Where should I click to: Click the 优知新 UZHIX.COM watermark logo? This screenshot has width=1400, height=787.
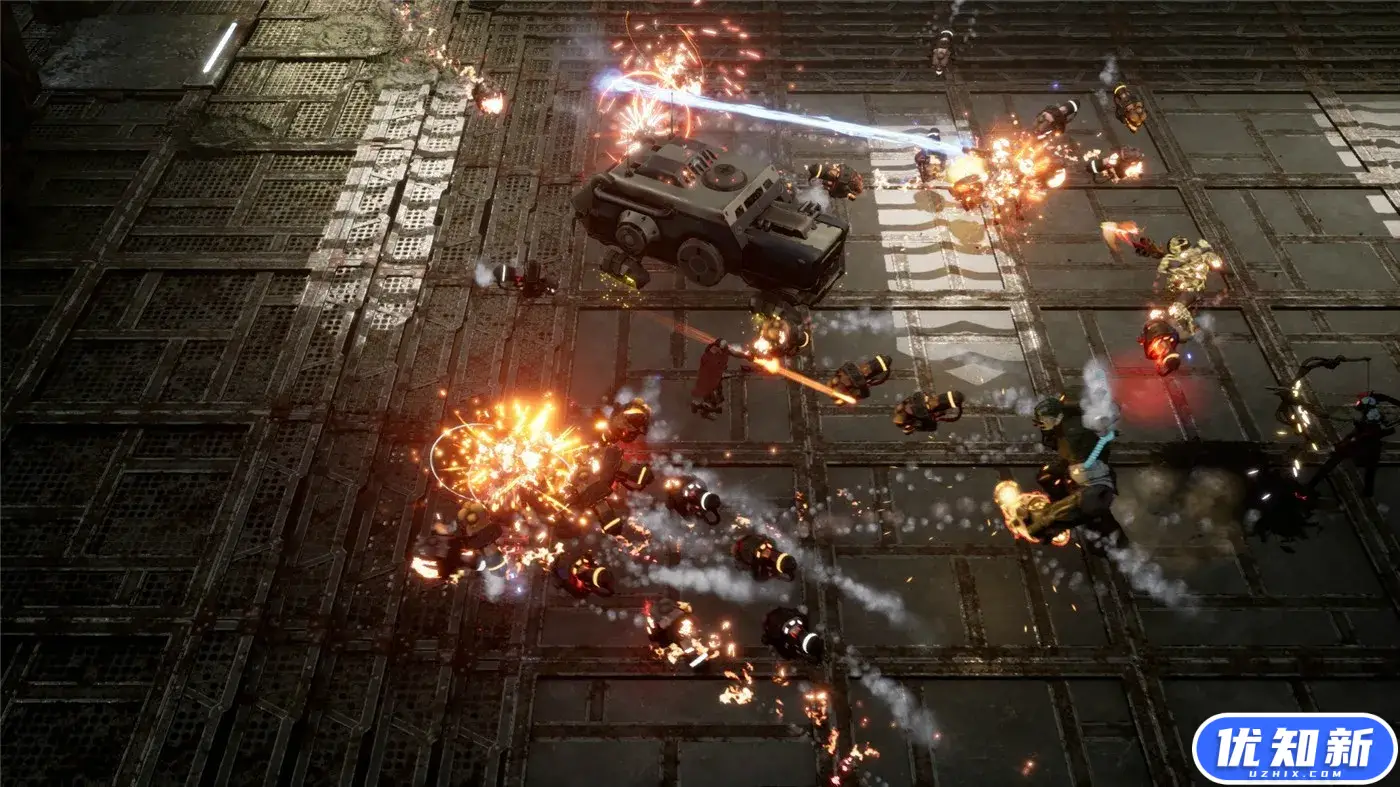(1293, 748)
